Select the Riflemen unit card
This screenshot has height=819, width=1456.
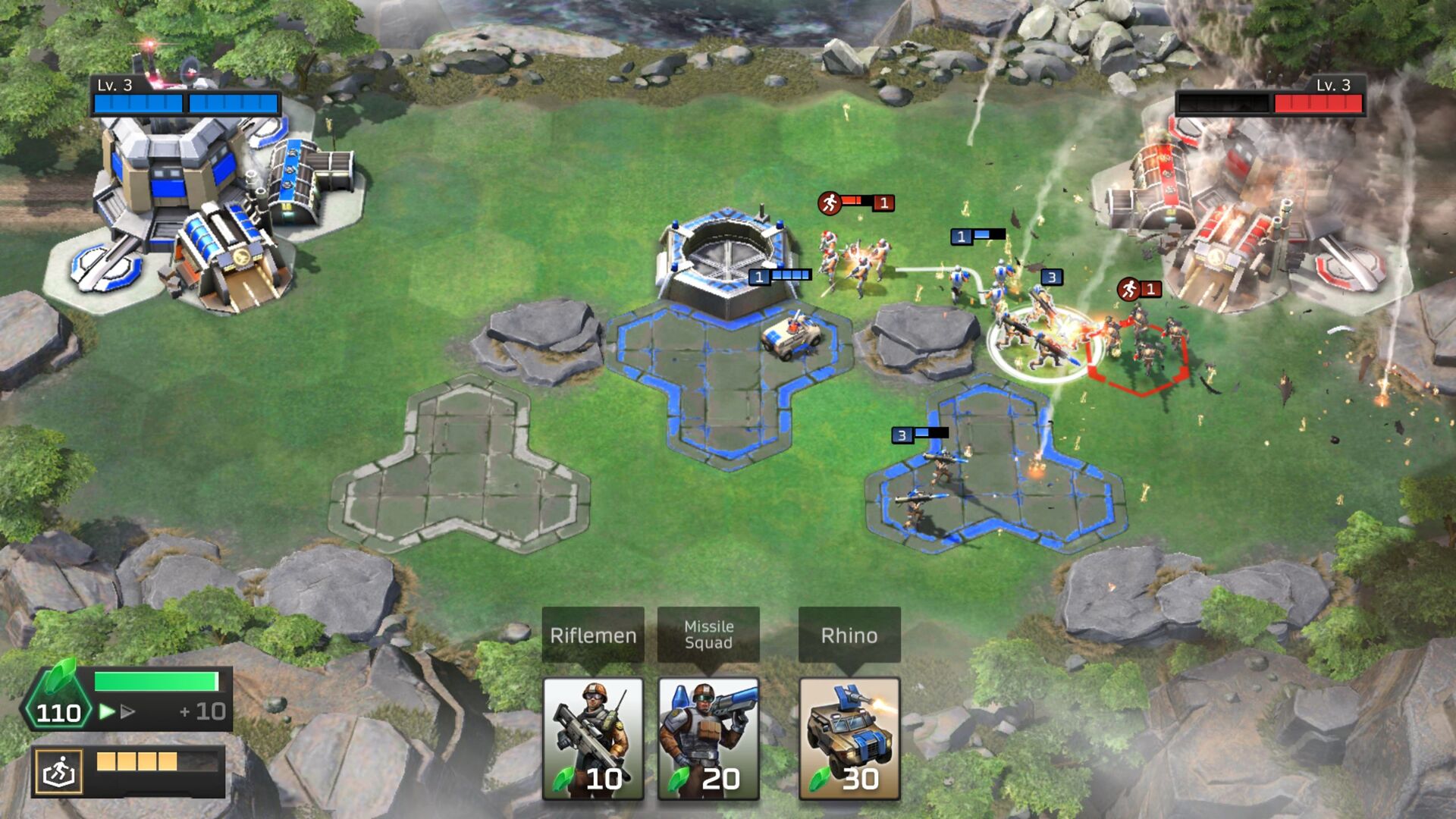[x=594, y=739]
